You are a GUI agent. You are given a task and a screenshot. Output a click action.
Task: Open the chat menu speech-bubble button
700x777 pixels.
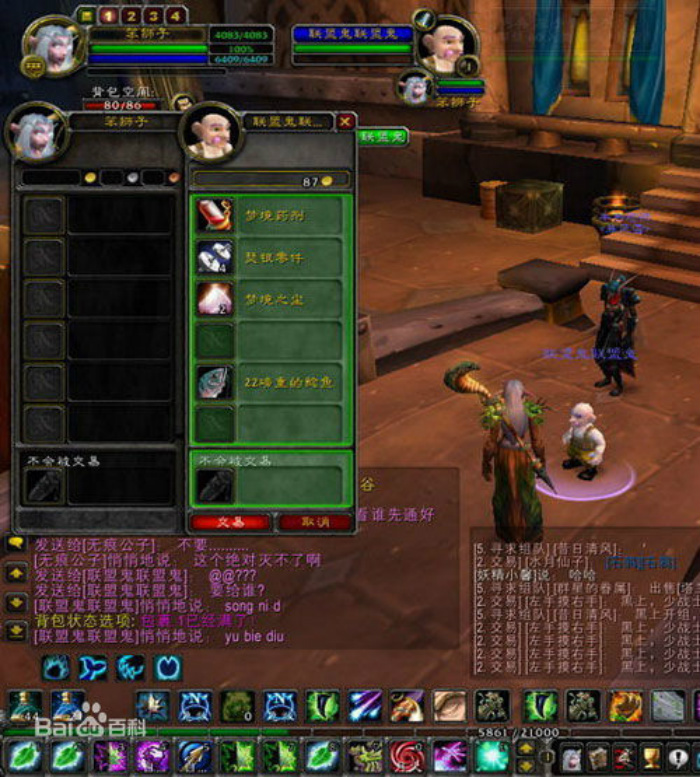point(16,544)
